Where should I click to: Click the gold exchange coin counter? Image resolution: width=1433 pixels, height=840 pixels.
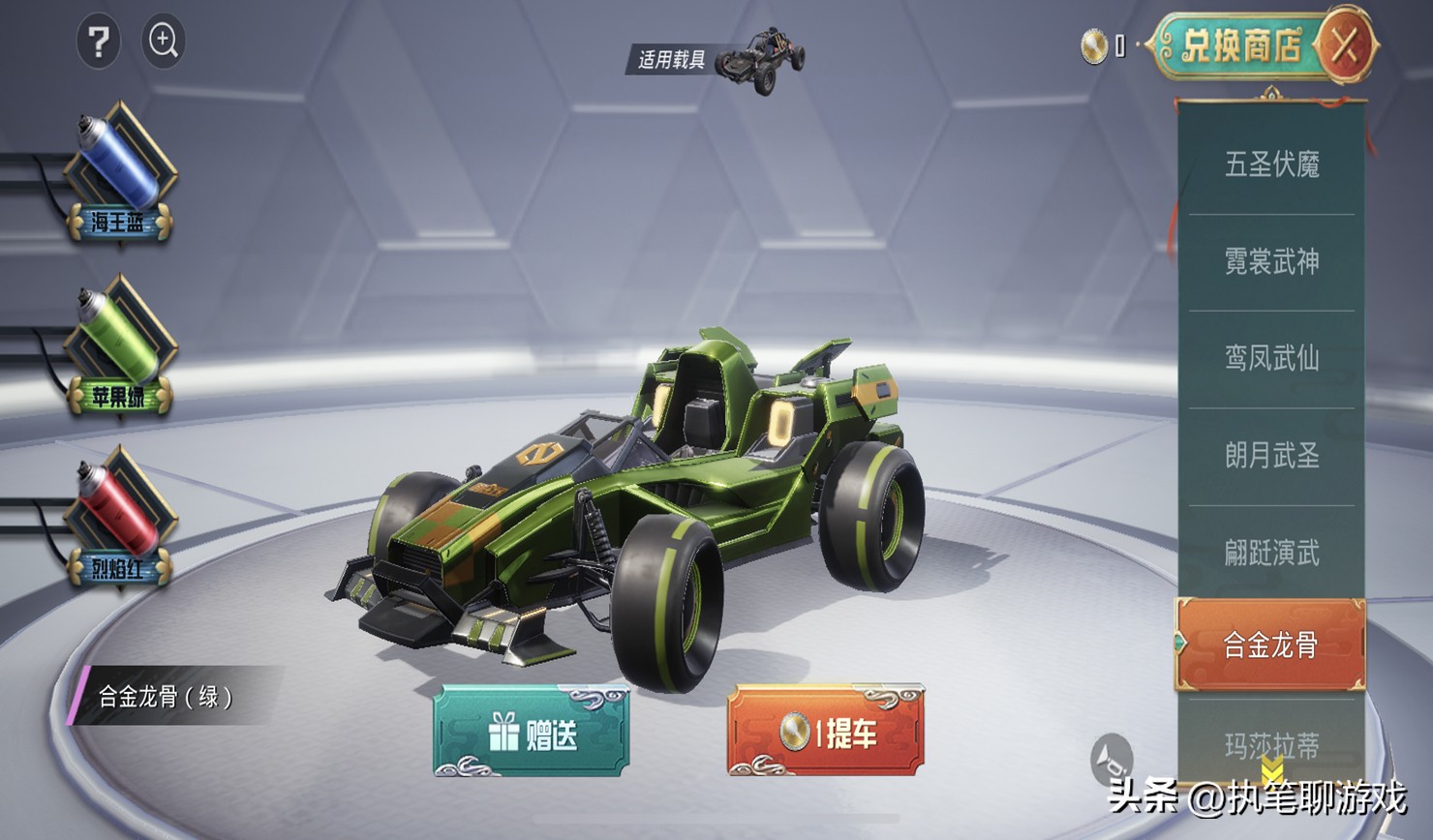click(1102, 46)
